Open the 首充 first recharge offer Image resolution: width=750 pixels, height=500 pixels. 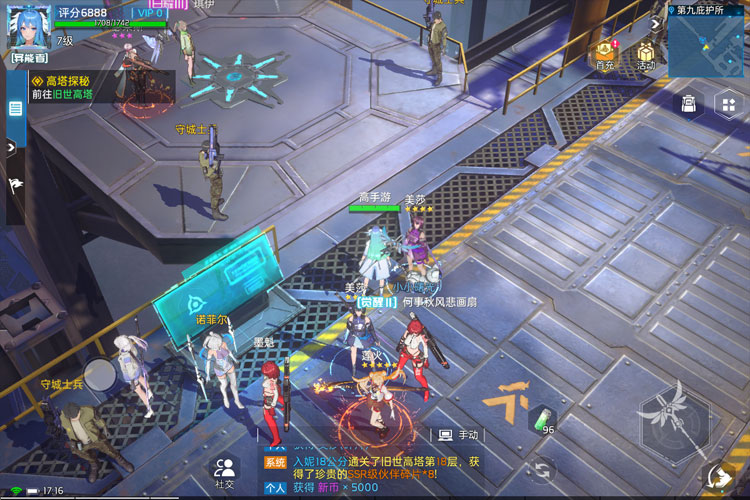(604, 56)
